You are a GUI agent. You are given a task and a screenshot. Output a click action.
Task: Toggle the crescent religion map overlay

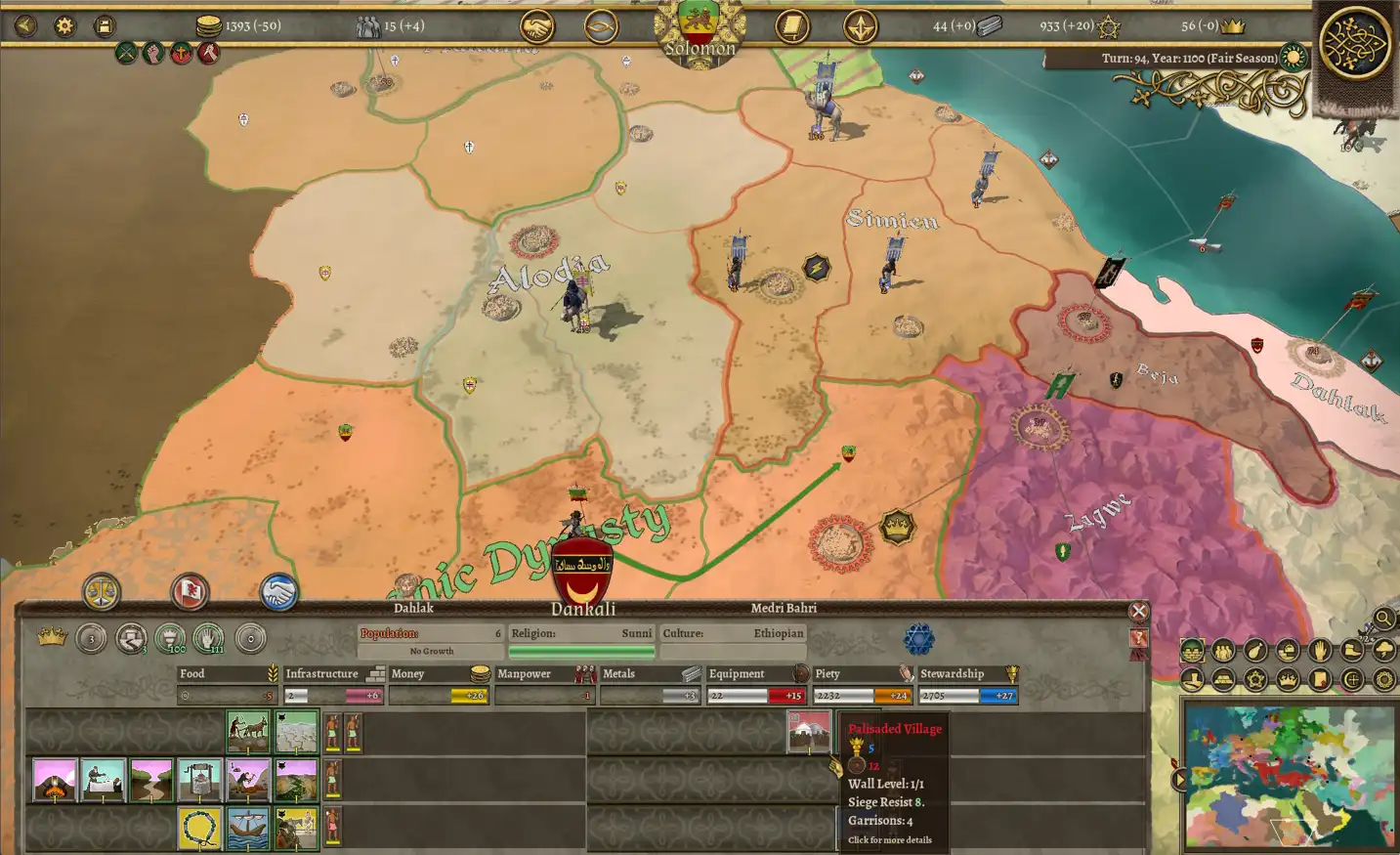pos(1353,681)
